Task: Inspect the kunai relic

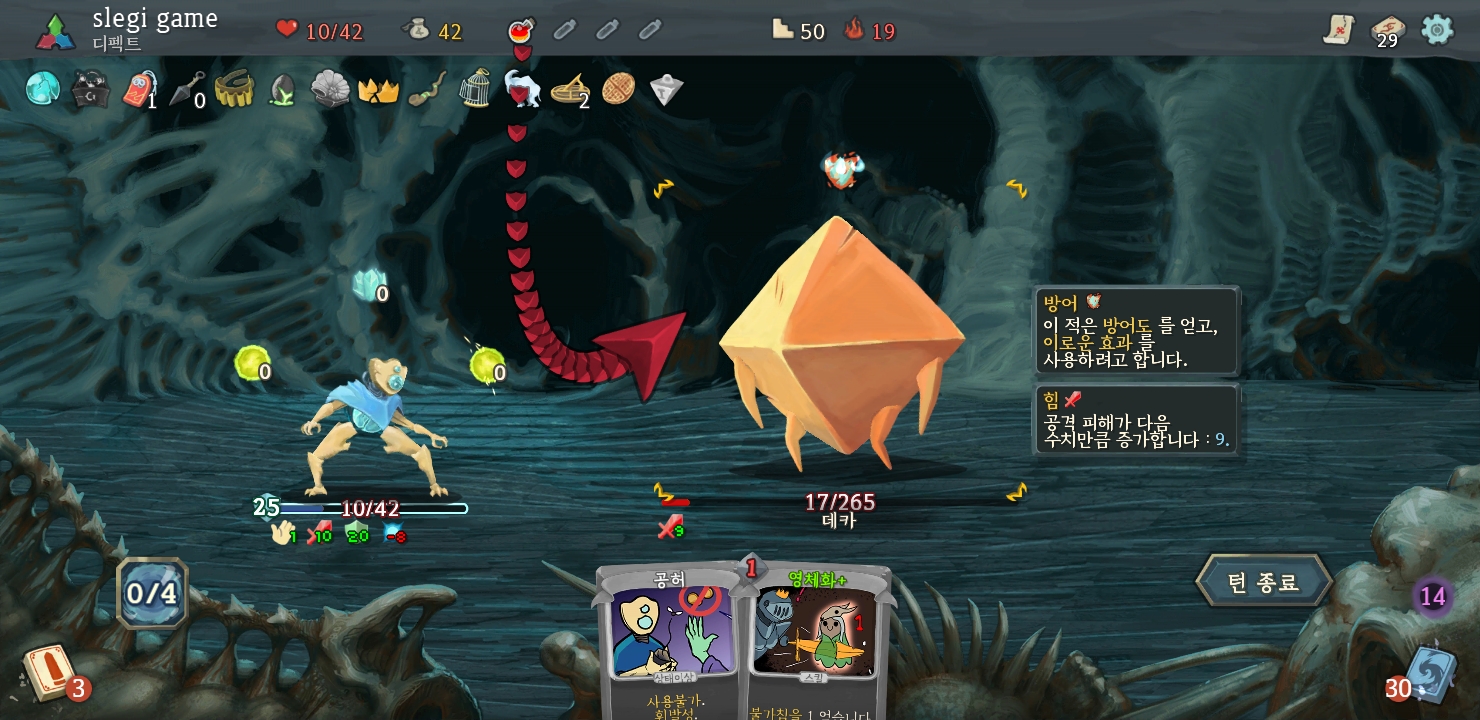Action: (187, 89)
